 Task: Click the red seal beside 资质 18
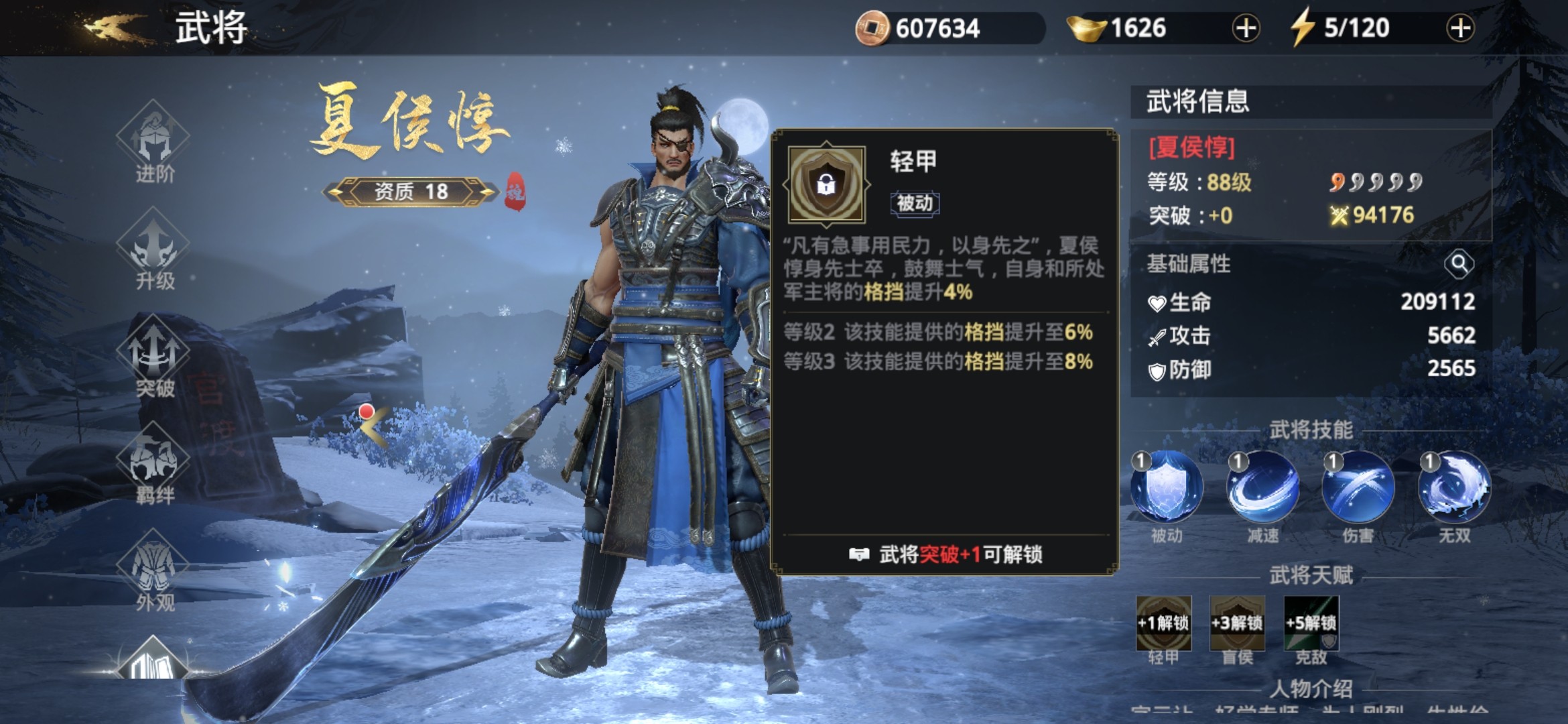[x=515, y=190]
